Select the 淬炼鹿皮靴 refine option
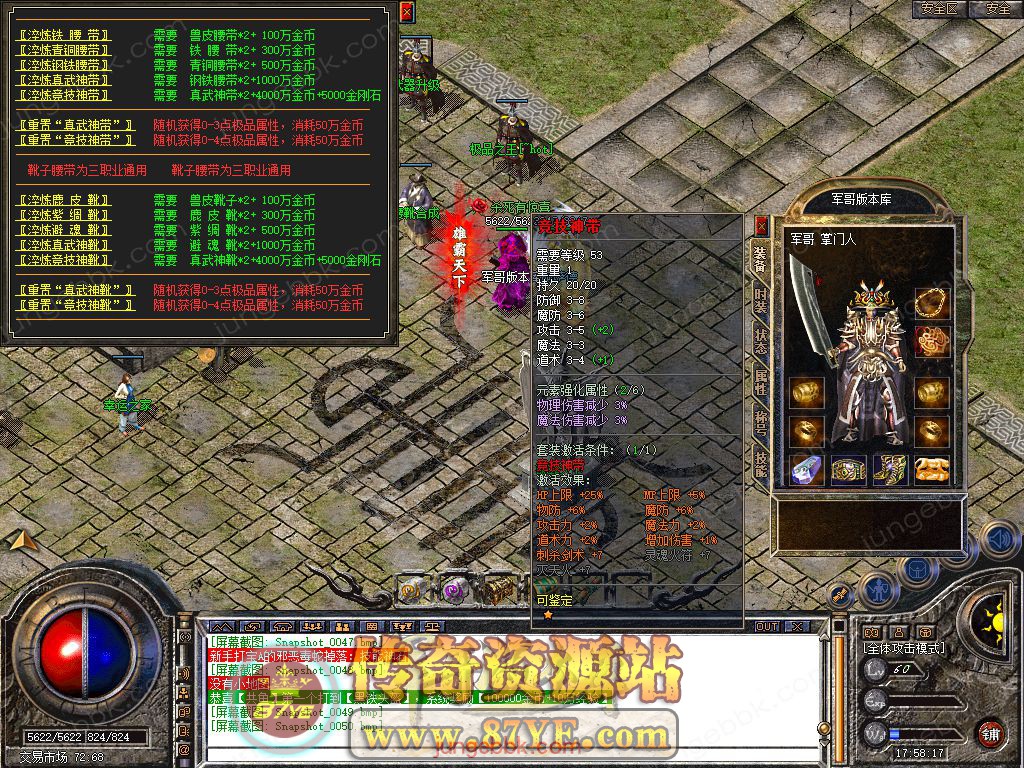The image size is (1024, 768). (65, 201)
